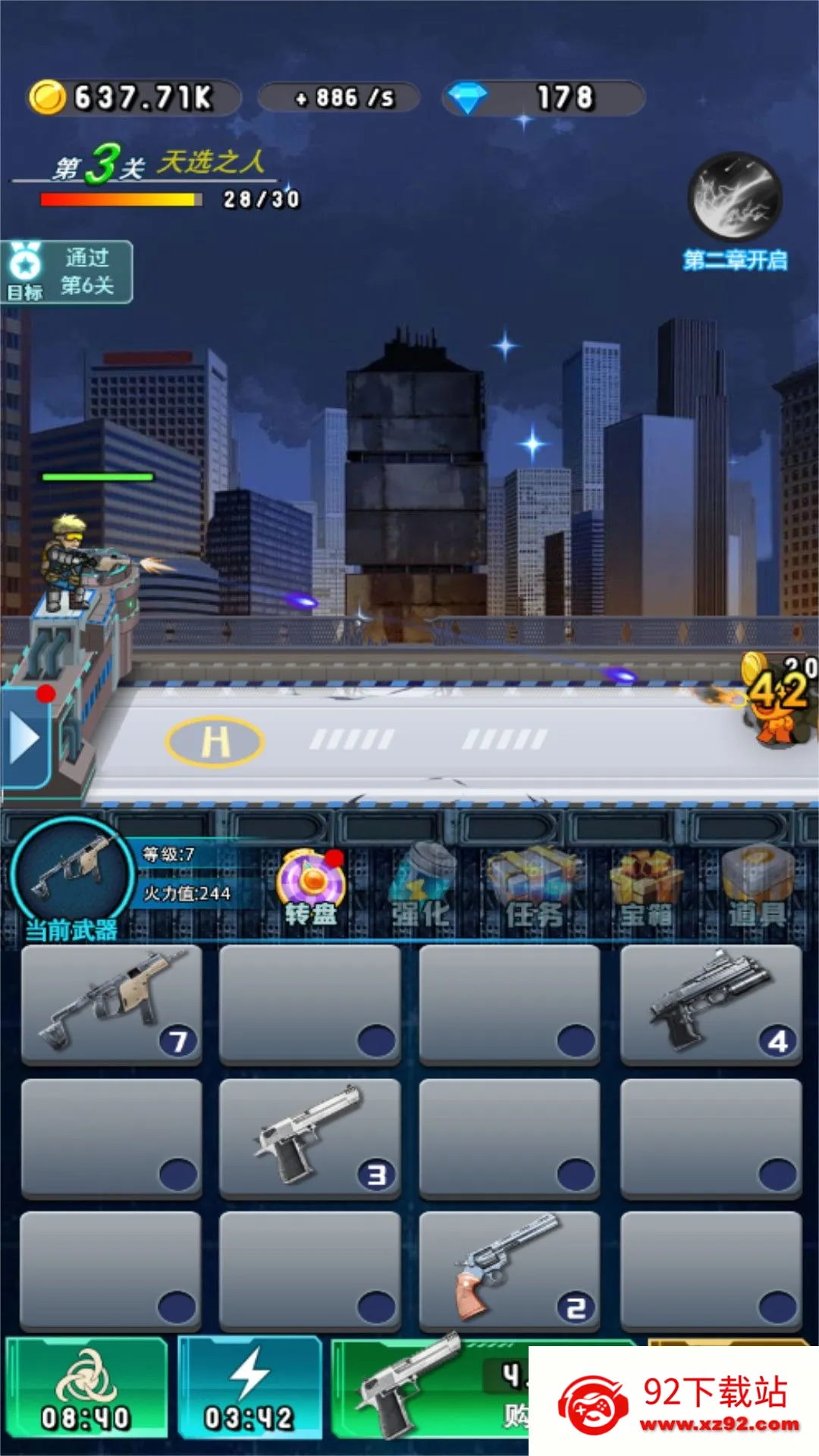The width and height of the screenshot is (819, 1456).
Task: Visit the 92下载站 watermark link
Action: pos(675,1403)
